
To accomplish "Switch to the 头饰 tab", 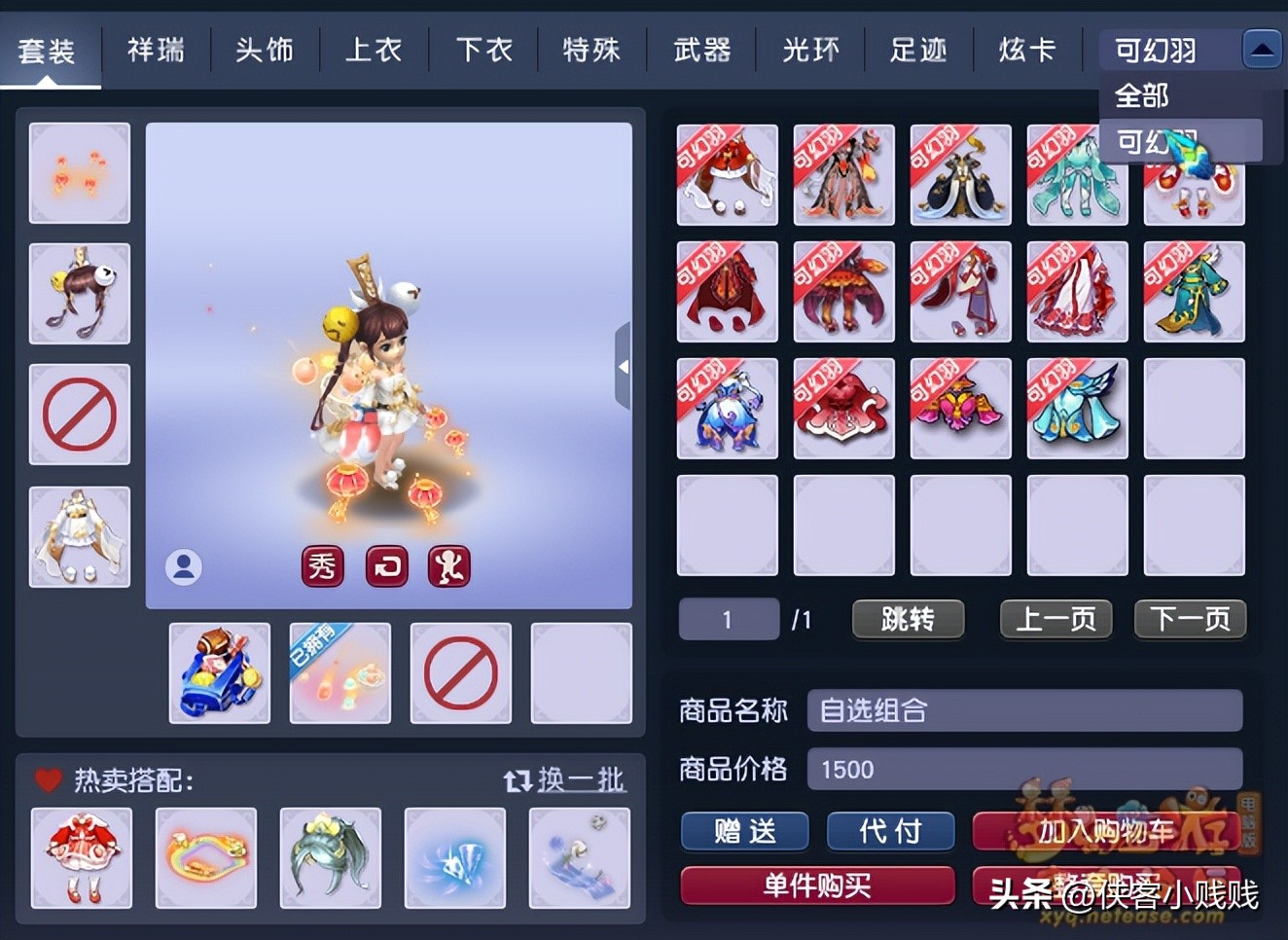I will pyautogui.click(x=265, y=50).
